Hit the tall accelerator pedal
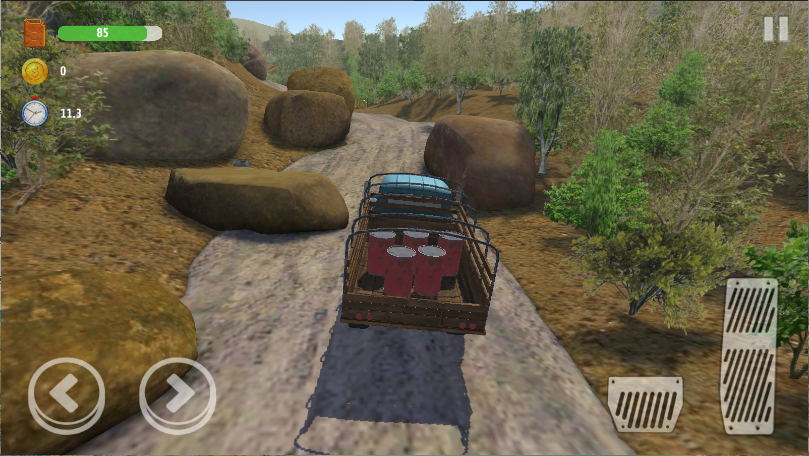This screenshot has width=809, height=456. click(x=749, y=355)
